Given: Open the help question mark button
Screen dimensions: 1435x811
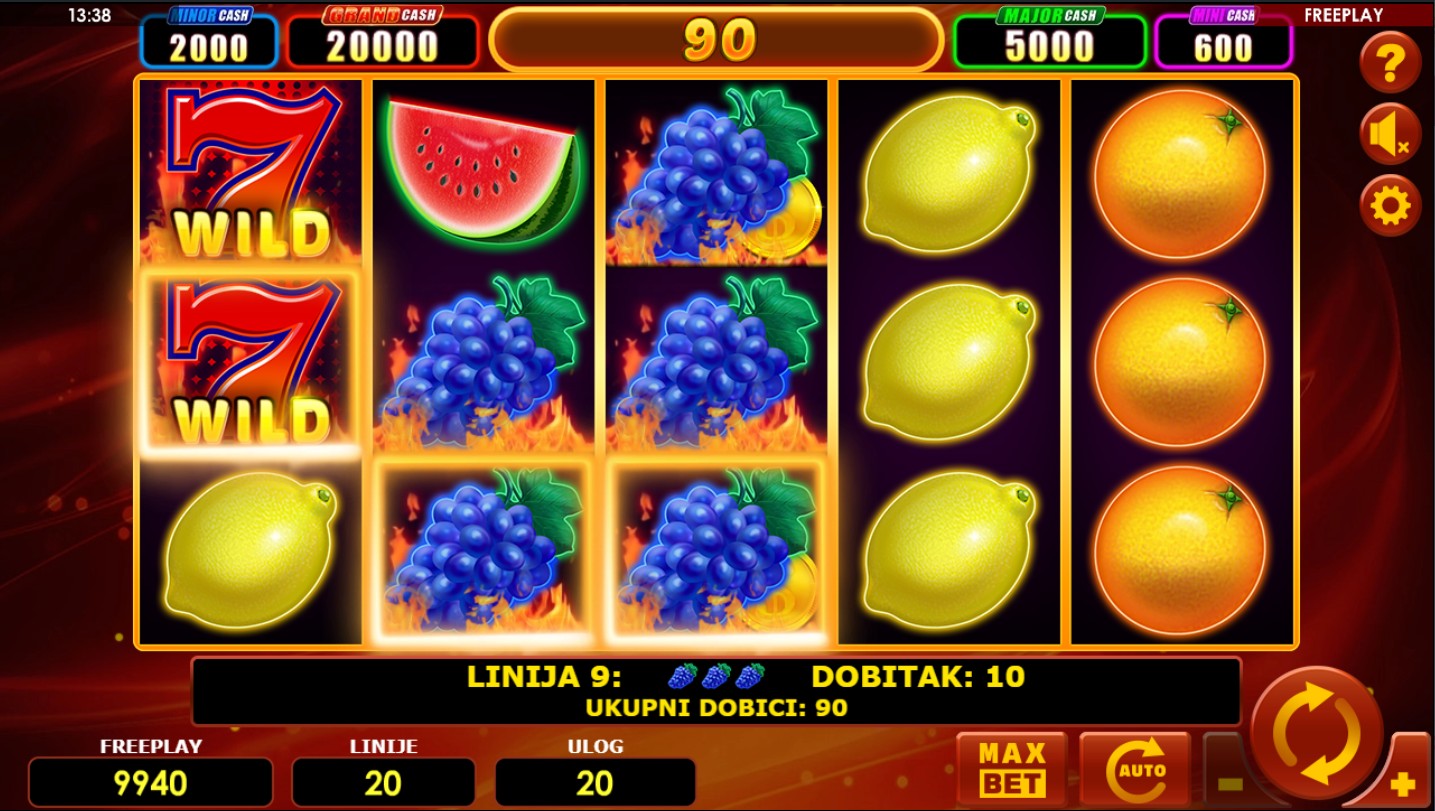Looking at the screenshot, I should tap(1390, 63).
